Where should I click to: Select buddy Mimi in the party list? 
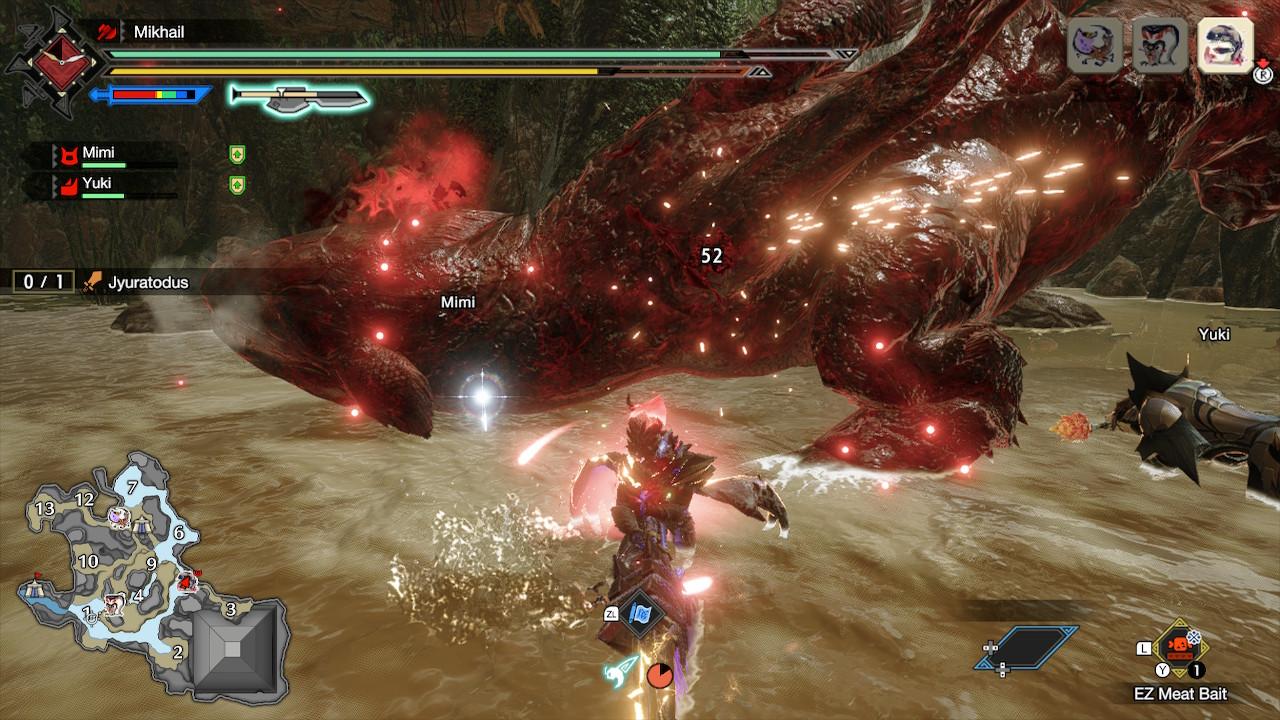98,154
